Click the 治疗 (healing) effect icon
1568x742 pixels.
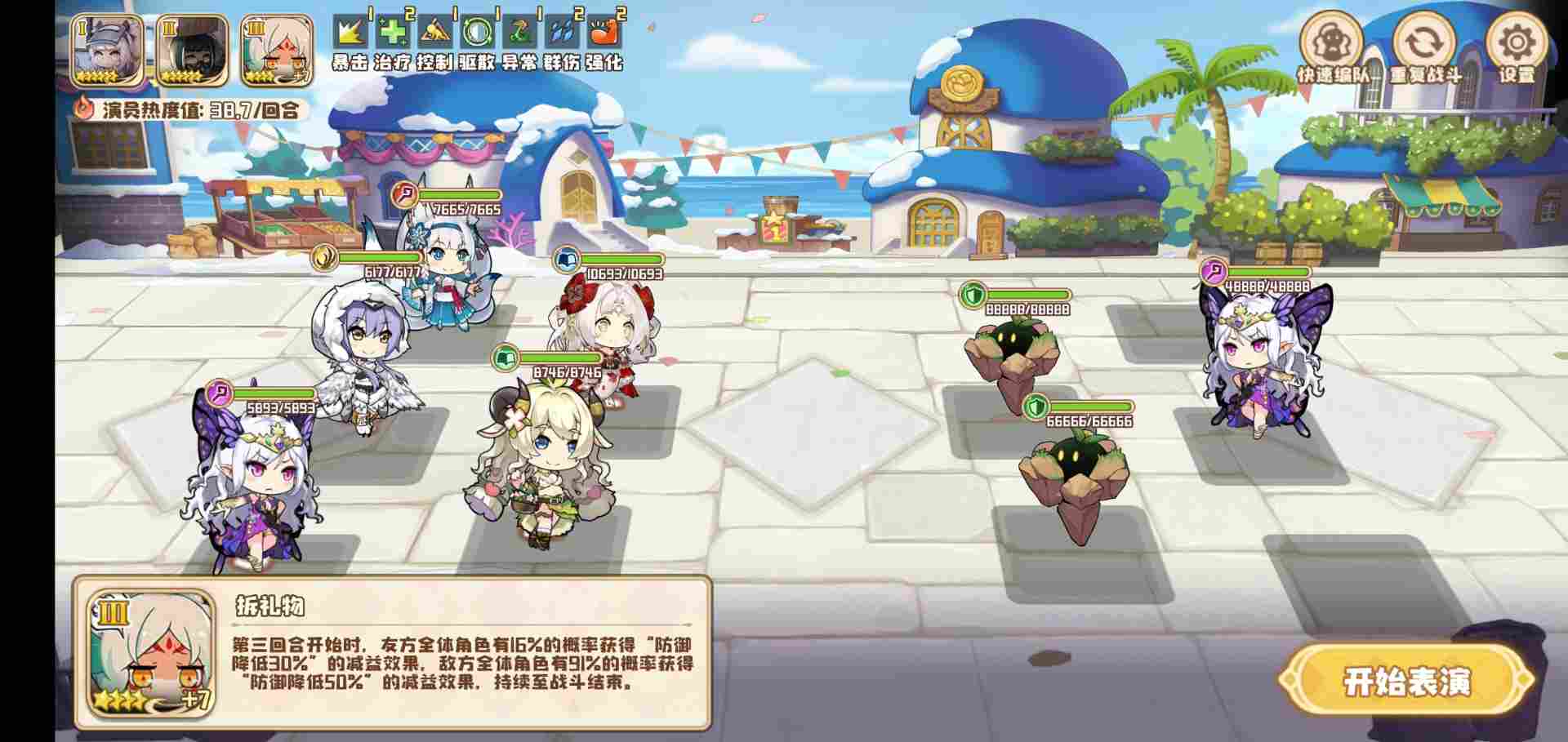[x=392, y=33]
